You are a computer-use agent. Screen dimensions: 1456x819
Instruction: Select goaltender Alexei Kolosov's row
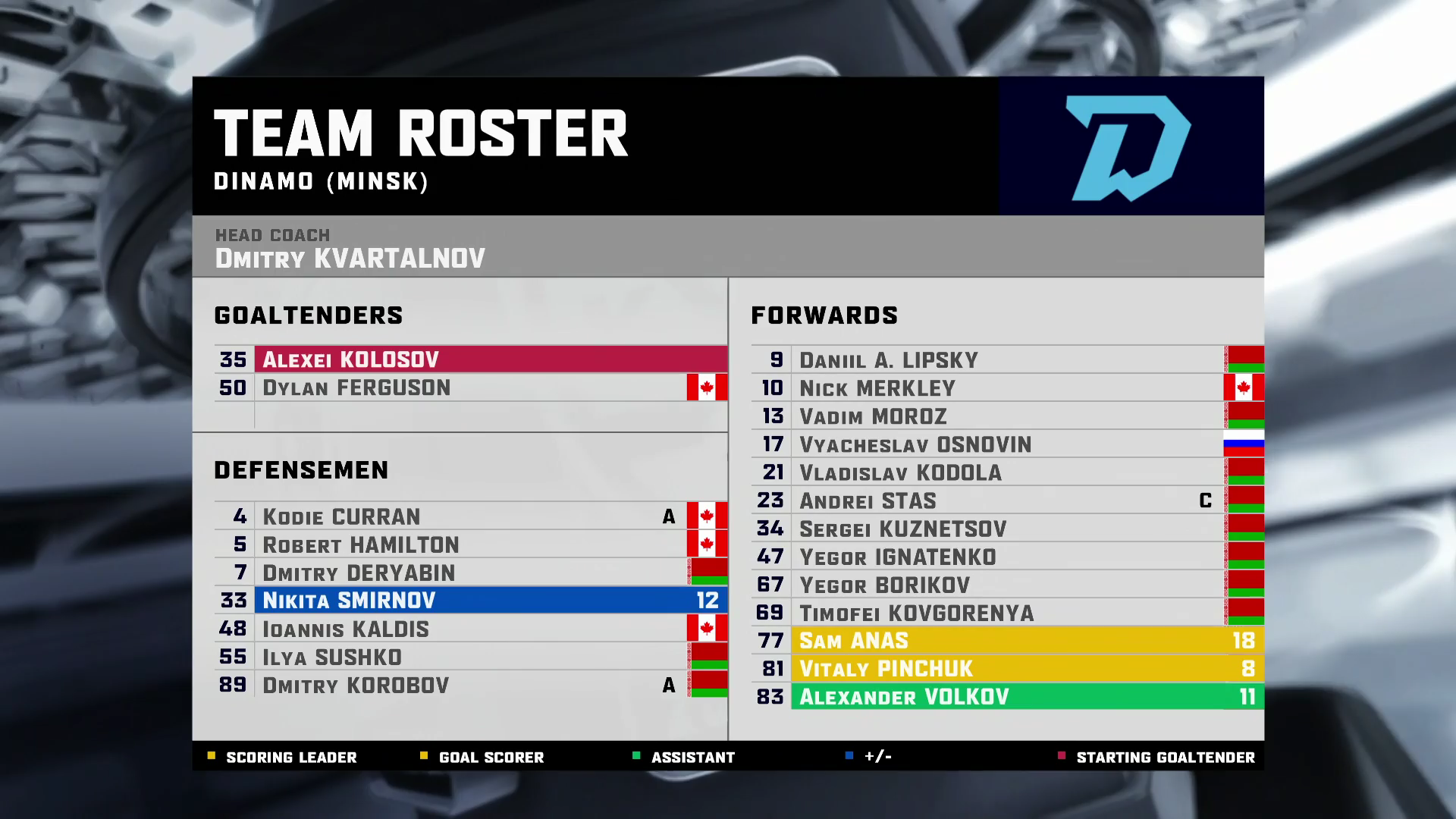470,359
